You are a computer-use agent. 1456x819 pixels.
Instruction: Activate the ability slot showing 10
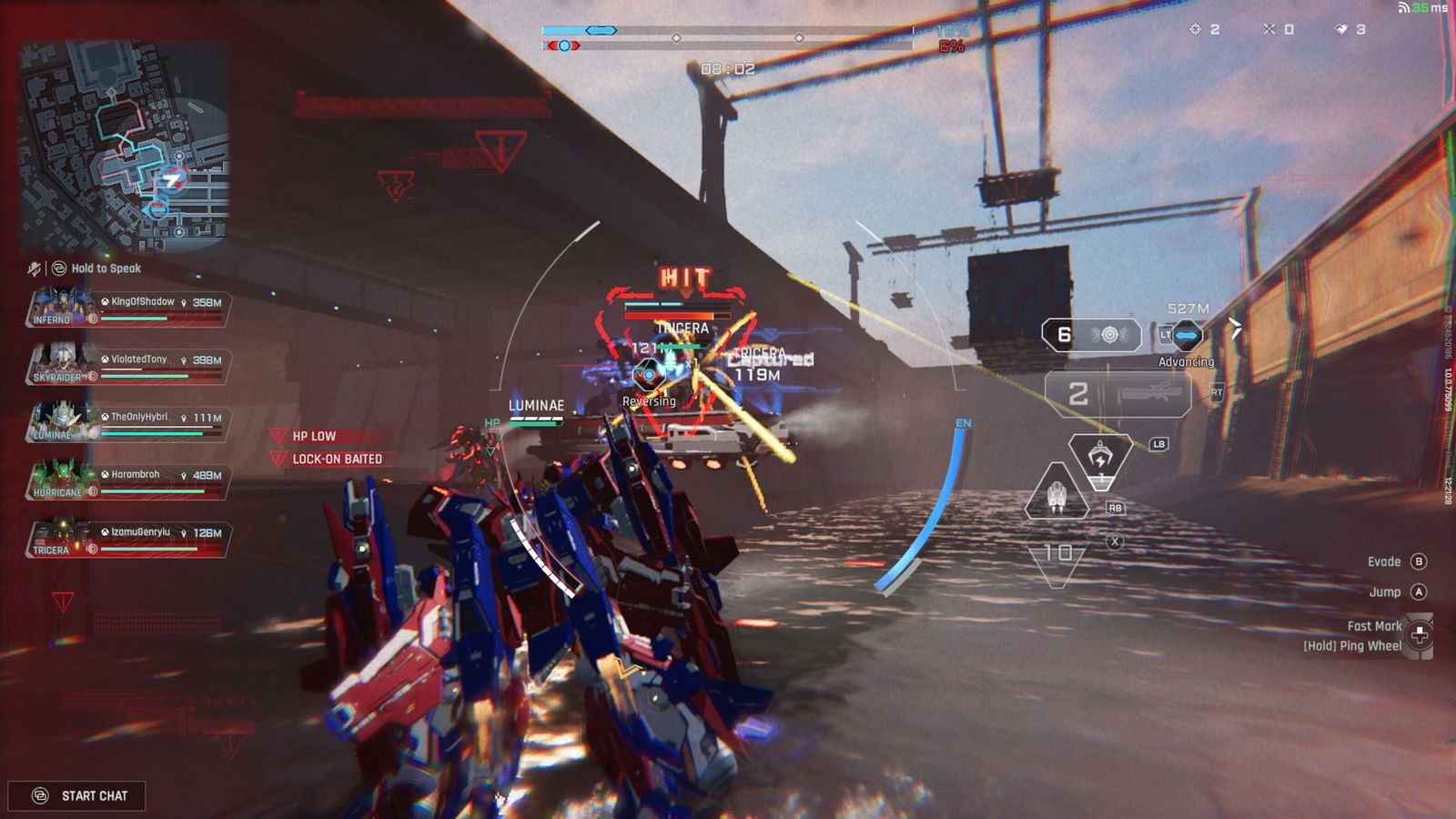point(1057,553)
